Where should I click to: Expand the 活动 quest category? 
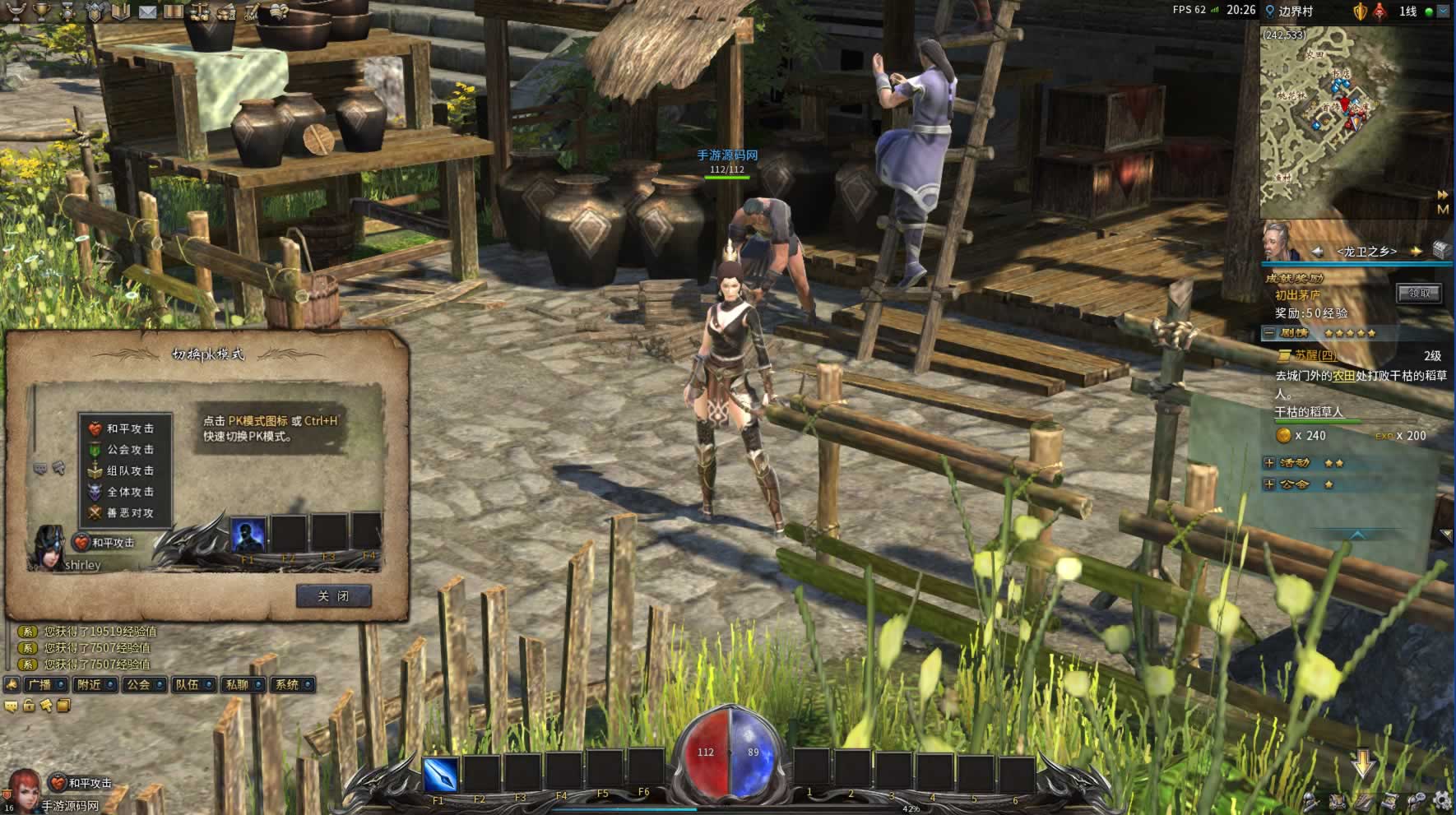[x=1269, y=463]
